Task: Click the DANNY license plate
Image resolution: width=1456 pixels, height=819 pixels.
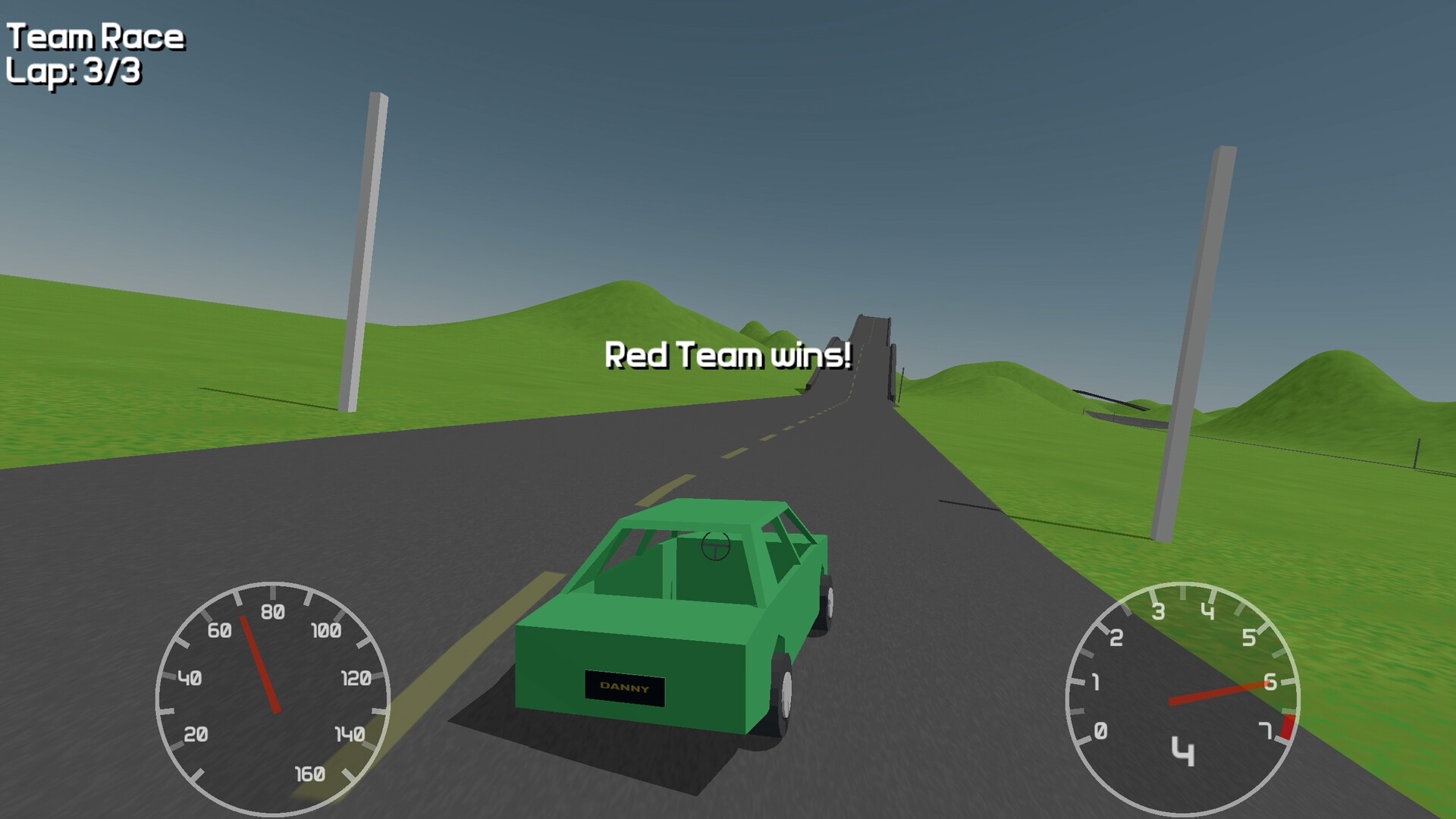Action: (x=624, y=686)
